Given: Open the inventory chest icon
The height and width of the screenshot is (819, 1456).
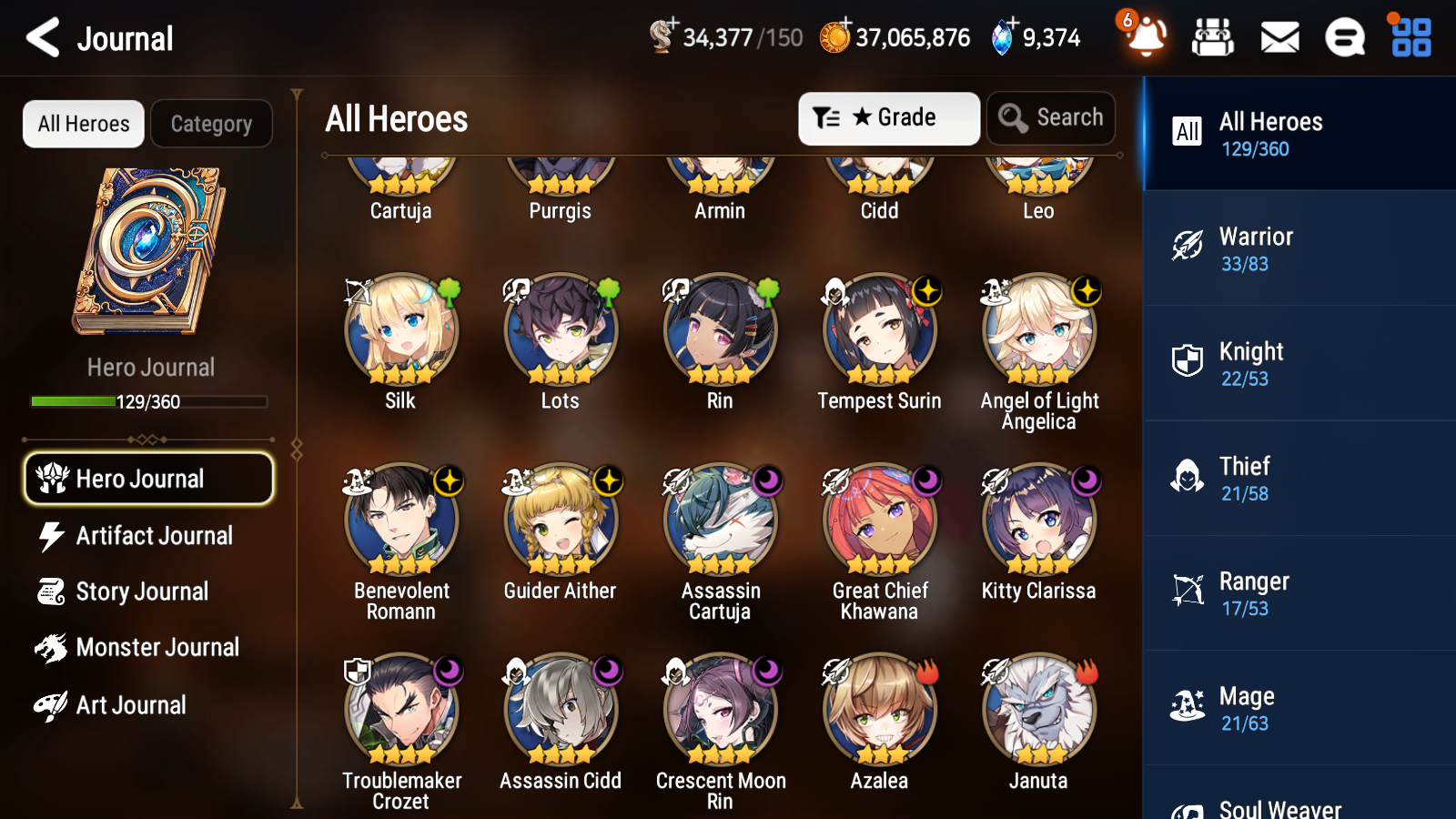Looking at the screenshot, I should [x=1213, y=37].
